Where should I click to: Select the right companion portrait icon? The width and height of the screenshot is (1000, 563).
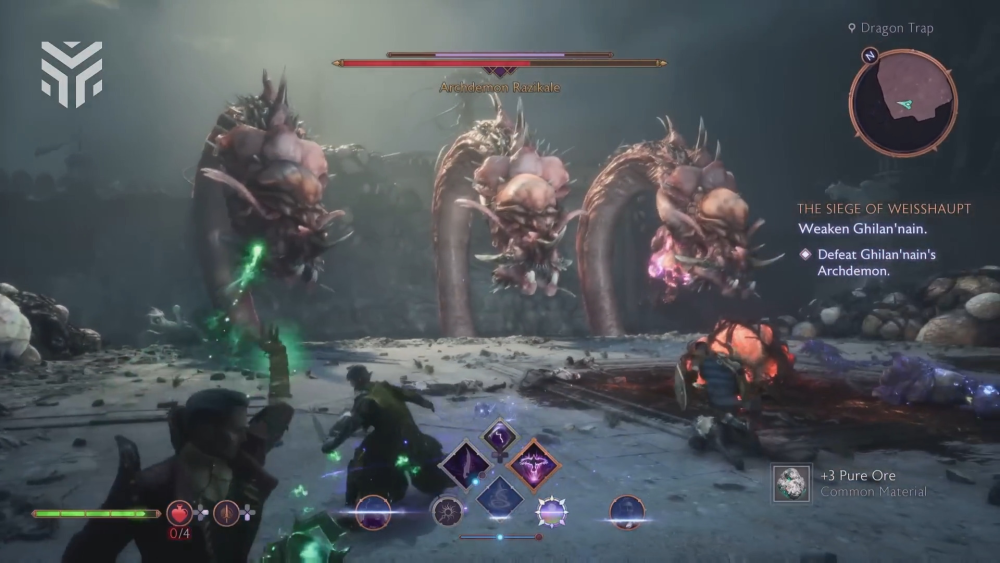point(627,512)
